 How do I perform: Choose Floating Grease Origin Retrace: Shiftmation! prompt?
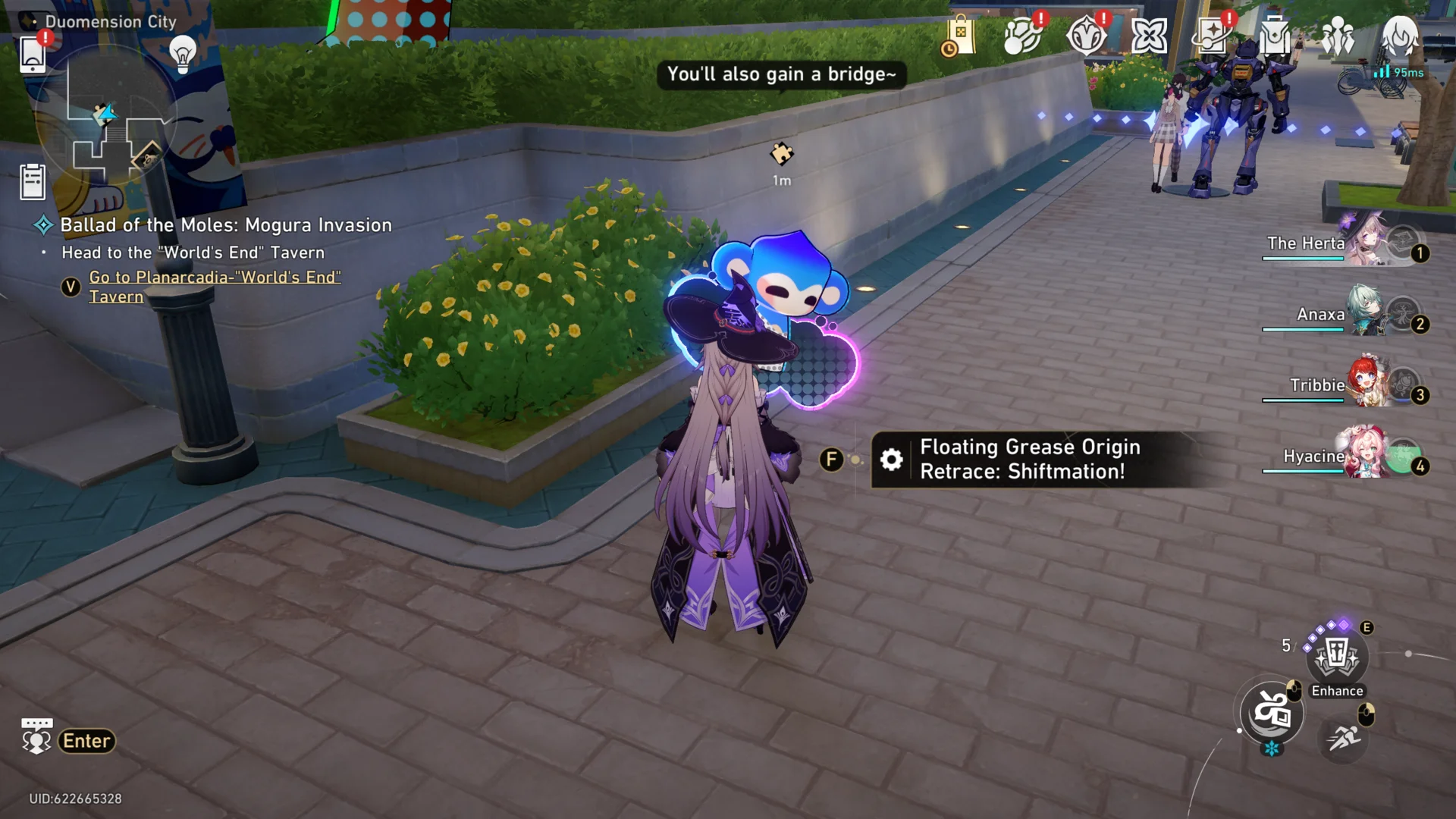tap(1029, 460)
